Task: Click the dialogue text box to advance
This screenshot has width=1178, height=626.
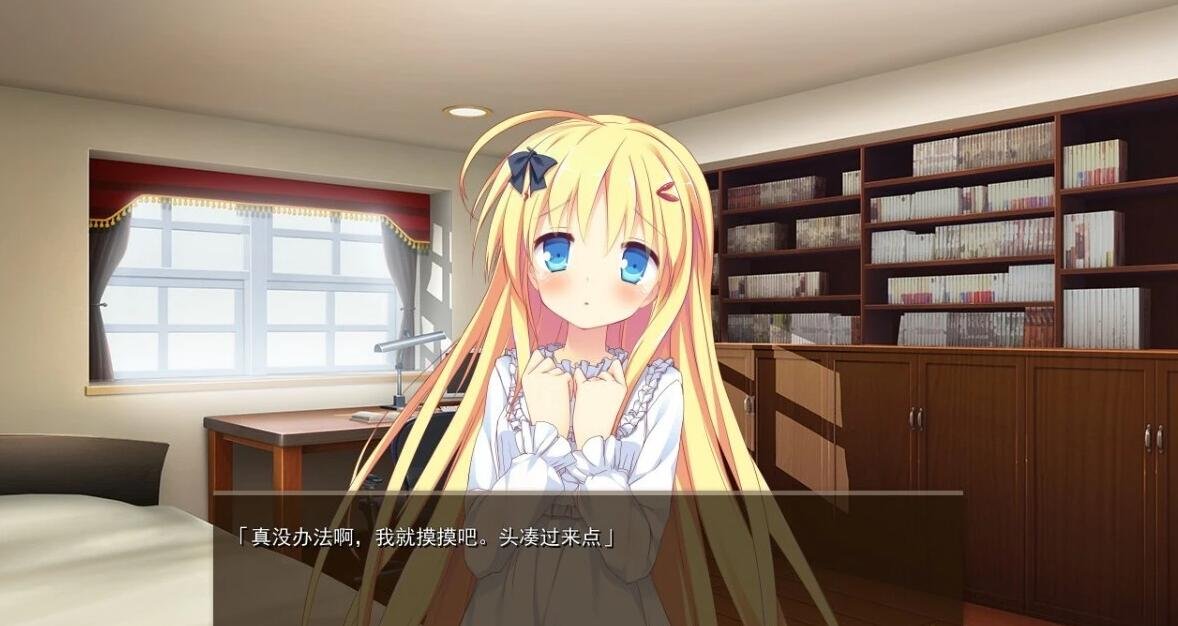Action: pyautogui.click(x=588, y=558)
